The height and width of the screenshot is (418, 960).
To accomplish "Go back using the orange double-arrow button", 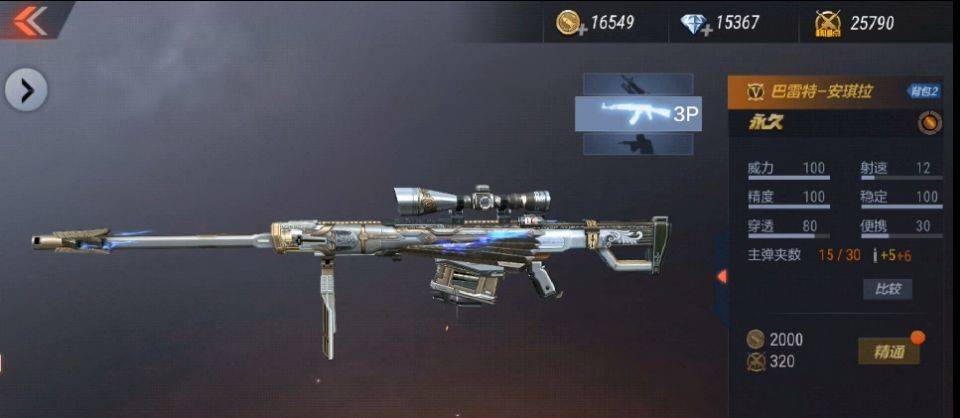I will 32,18.
